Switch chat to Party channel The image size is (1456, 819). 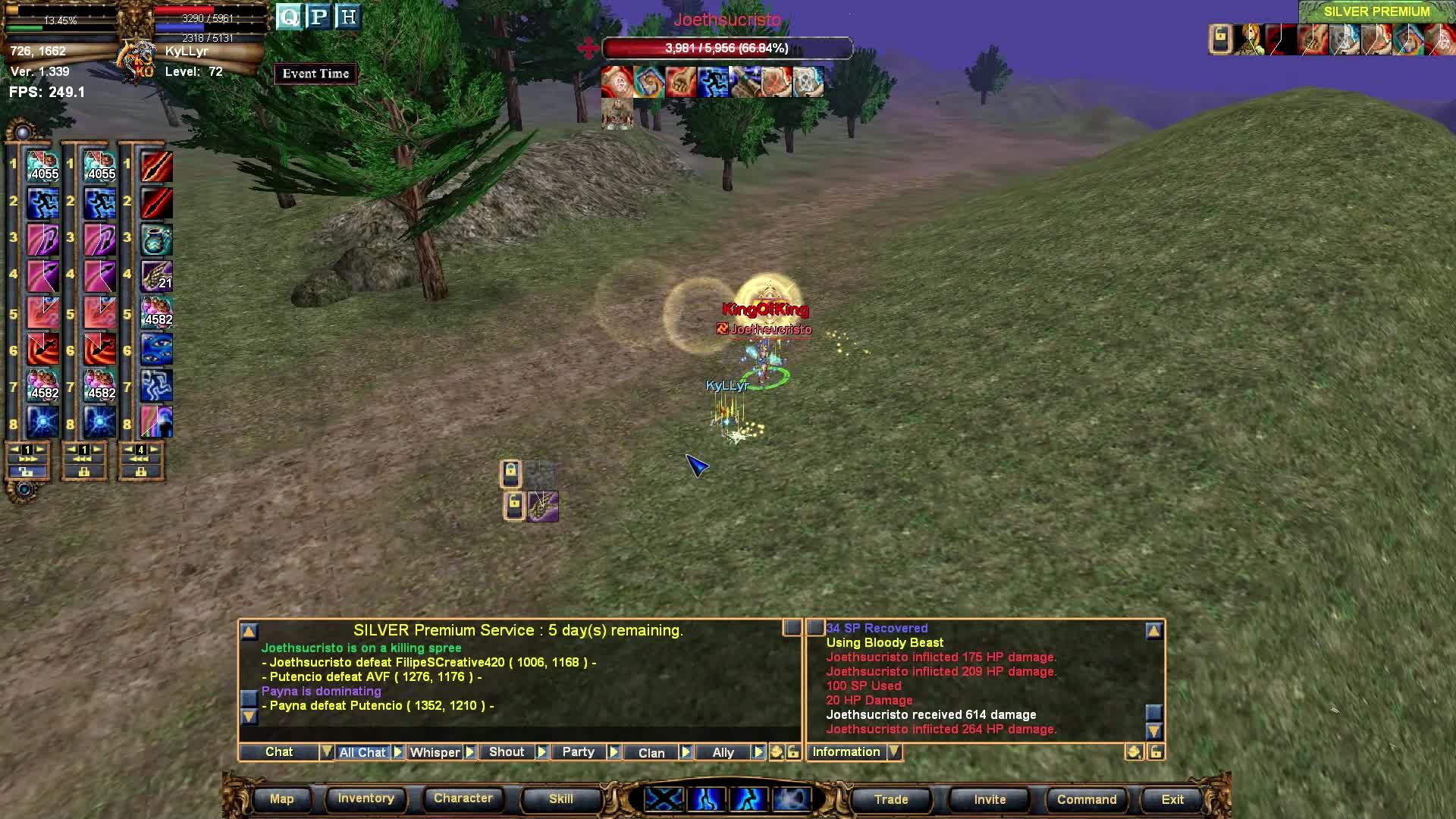pos(578,752)
